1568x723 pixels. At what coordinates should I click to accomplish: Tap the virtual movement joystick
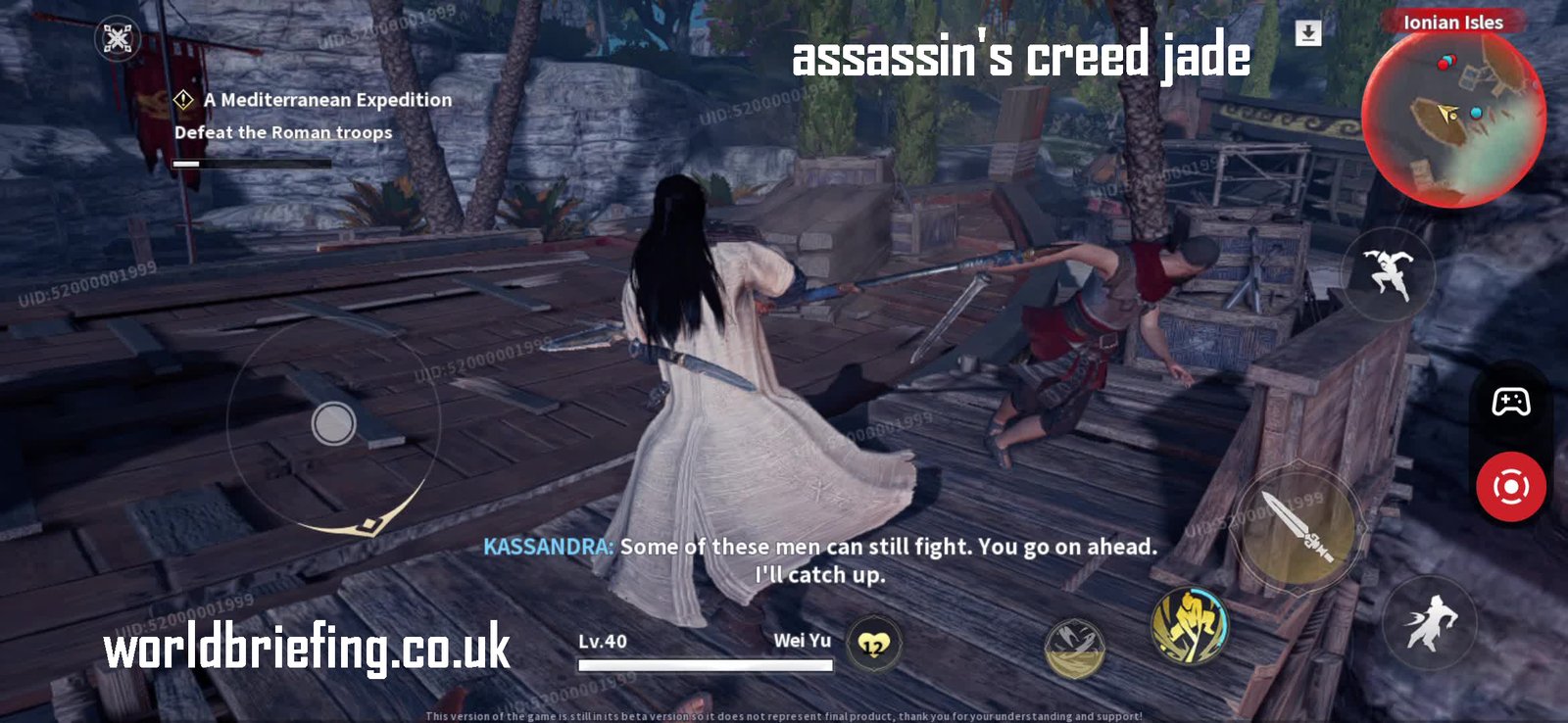pos(333,424)
